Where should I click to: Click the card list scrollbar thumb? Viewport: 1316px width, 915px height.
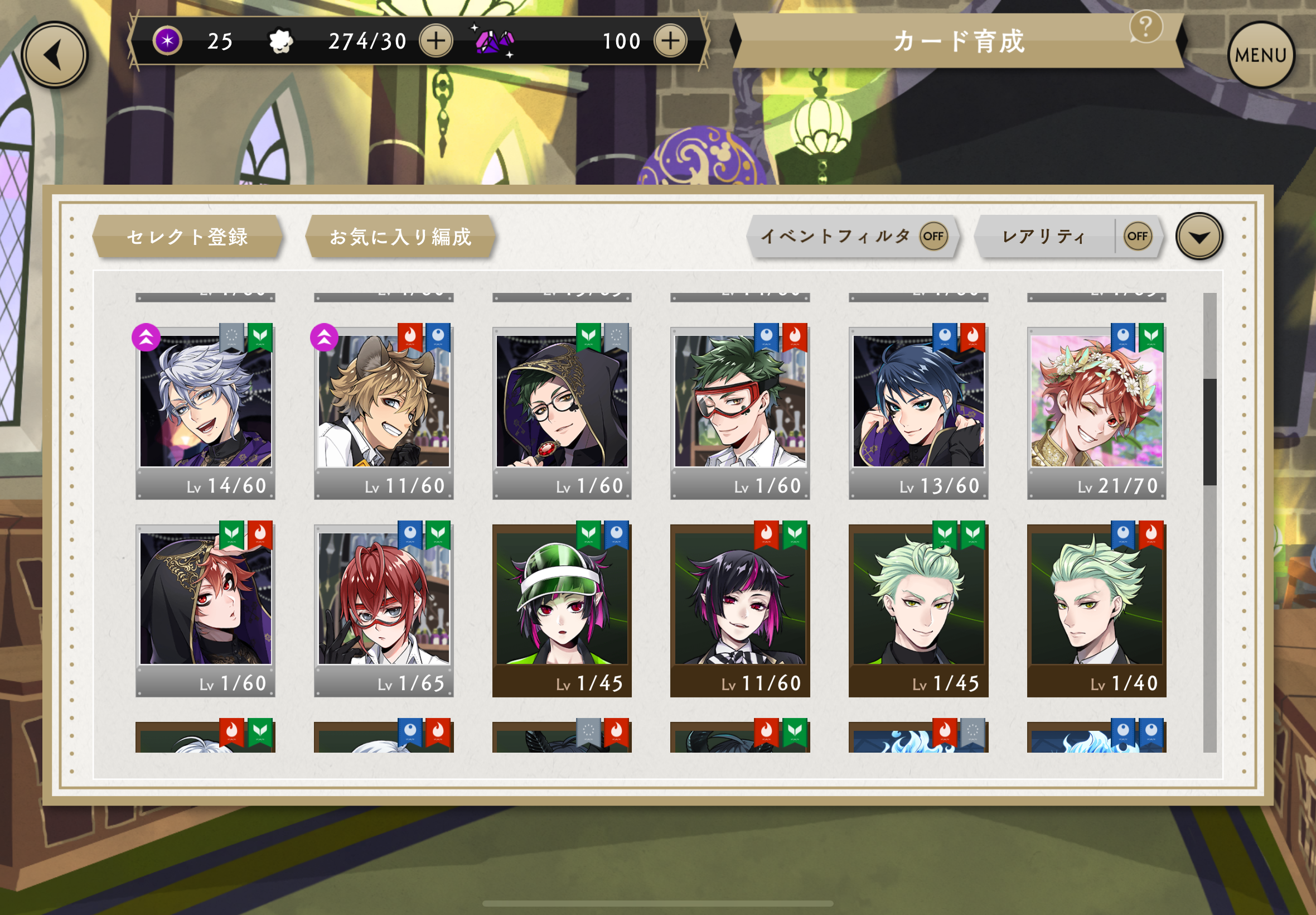click(1209, 431)
